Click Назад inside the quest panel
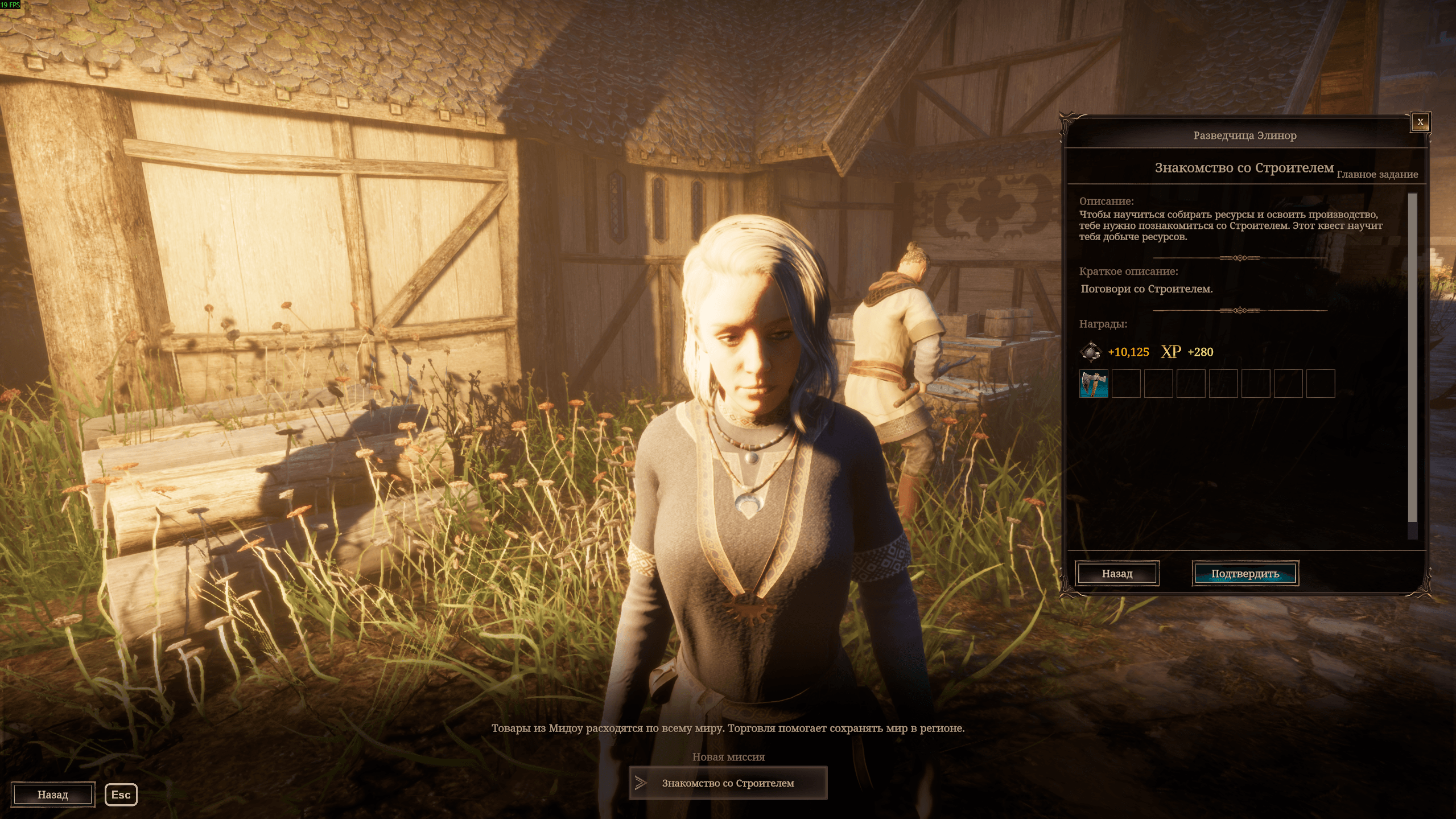The width and height of the screenshot is (1456, 819). (x=1117, y=573)
